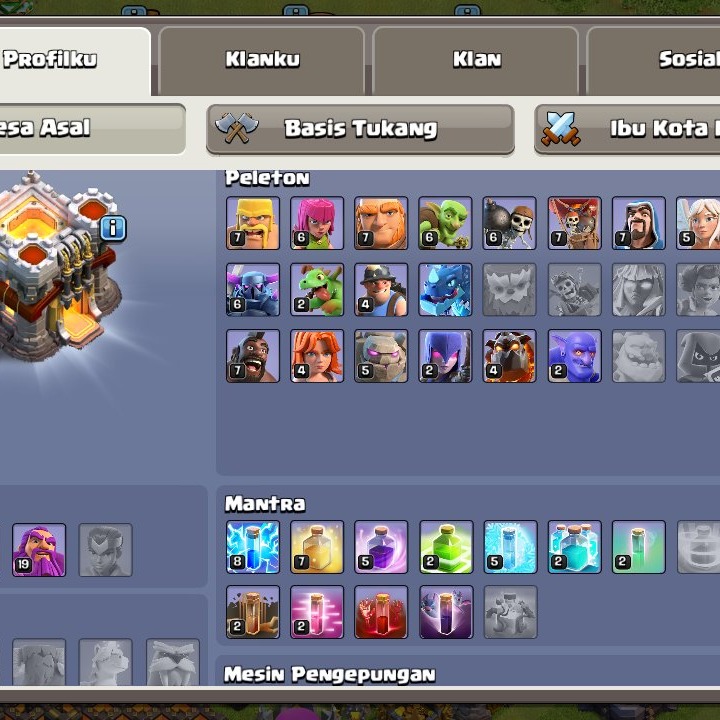Image resolution: width=720 pixels, height=720 pixels.
Task: Choose the green Goblin troop icon
Action: tap(445, 222)
